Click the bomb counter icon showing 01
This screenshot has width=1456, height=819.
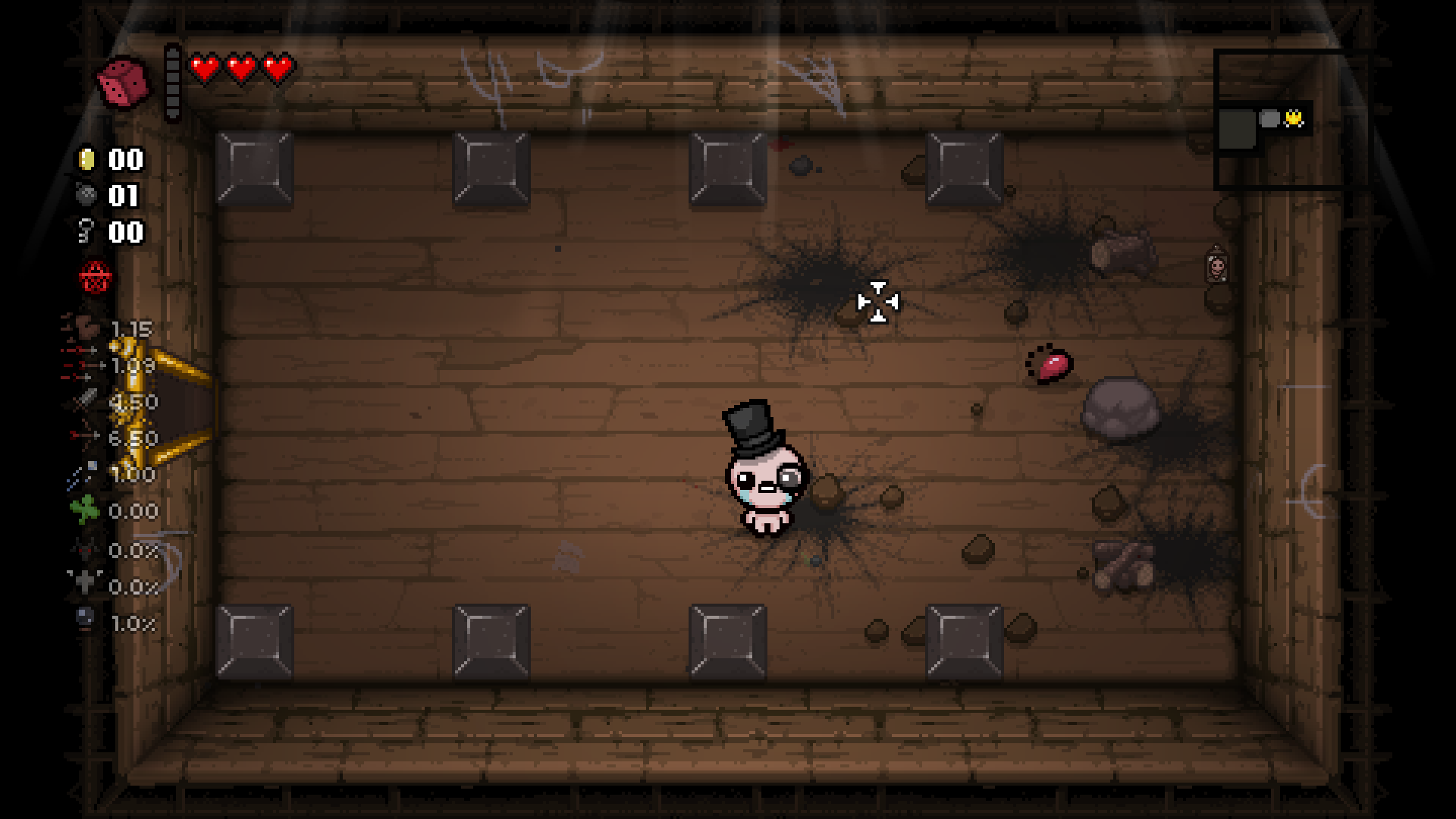click(x=86, y=196)
